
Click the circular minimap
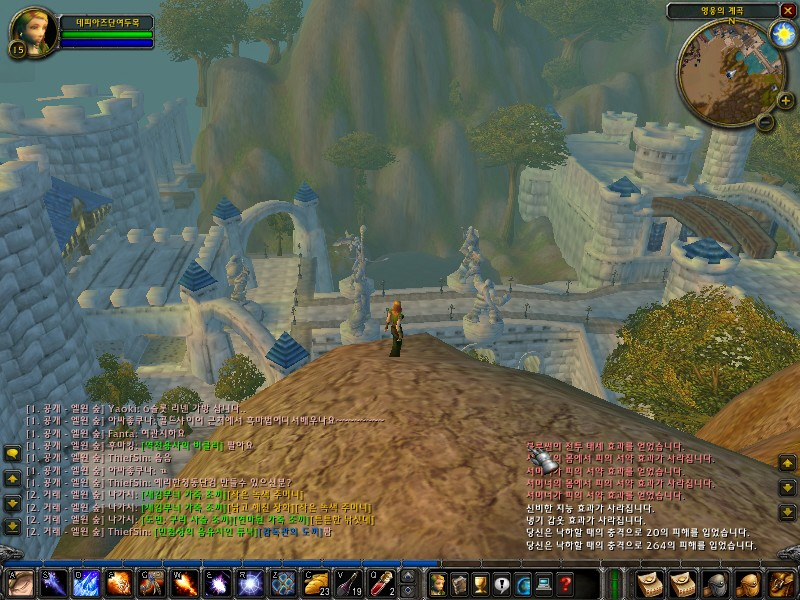pos(730,68)
